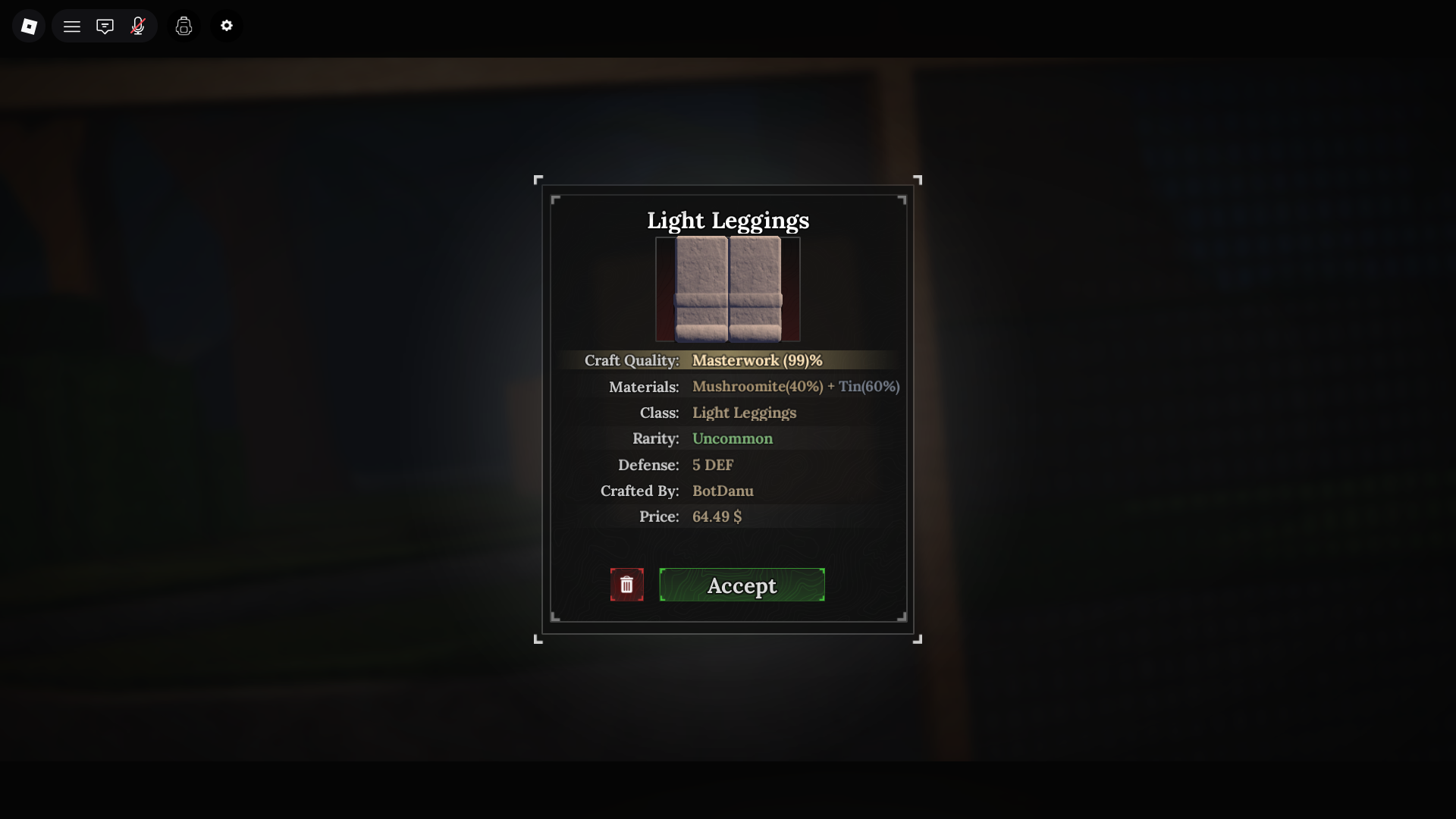Click the BotDanu crafter name
1456x819 pixels.
[x=723, y=491]
